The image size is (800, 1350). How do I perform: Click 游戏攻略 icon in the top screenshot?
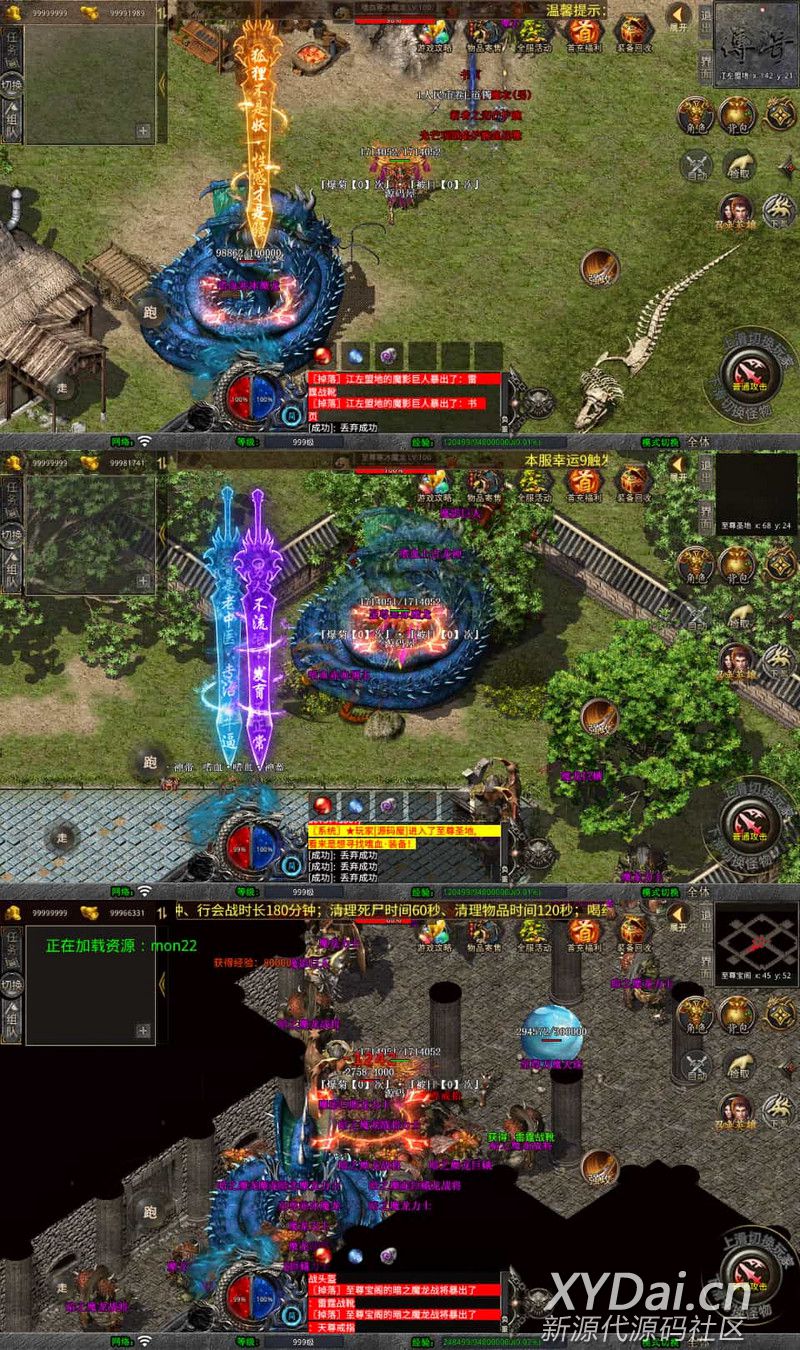tap(434, 33)
